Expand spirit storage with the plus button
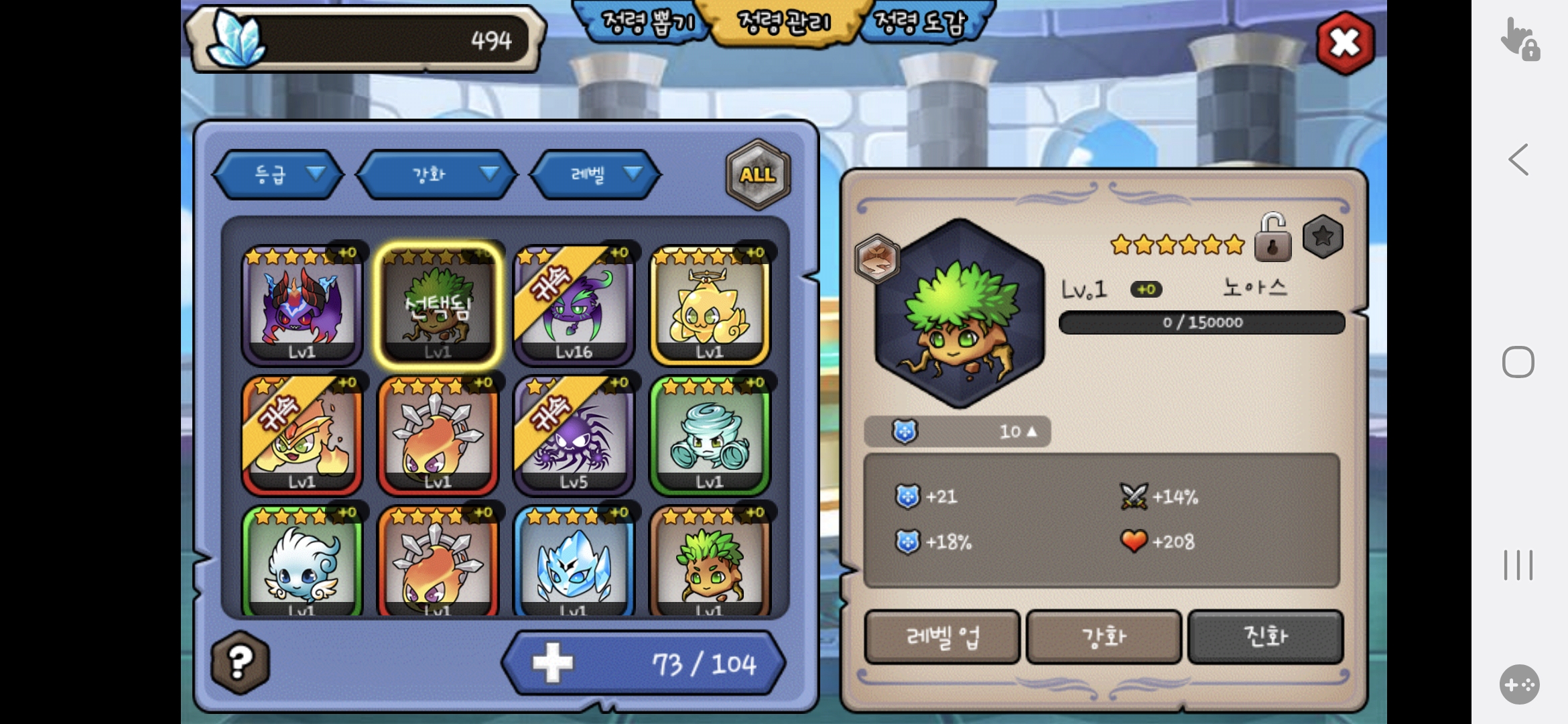 pos(553,663)
